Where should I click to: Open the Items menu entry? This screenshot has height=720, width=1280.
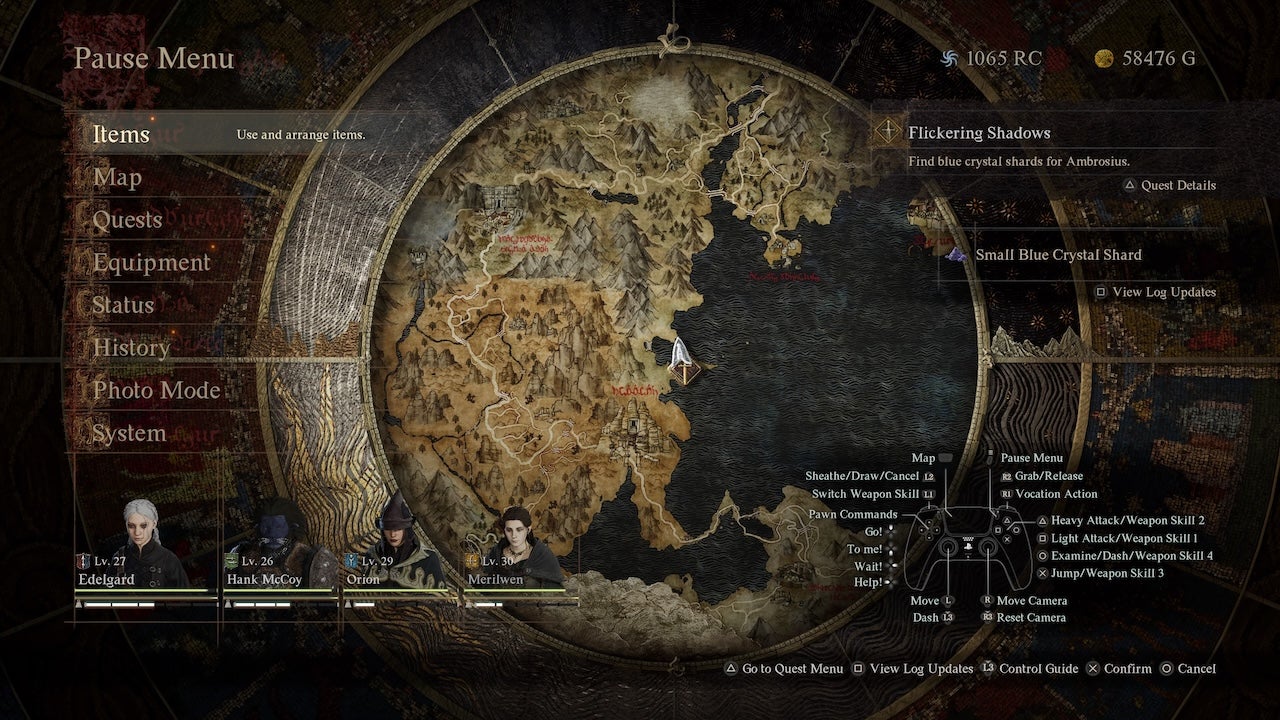(121, 134)
